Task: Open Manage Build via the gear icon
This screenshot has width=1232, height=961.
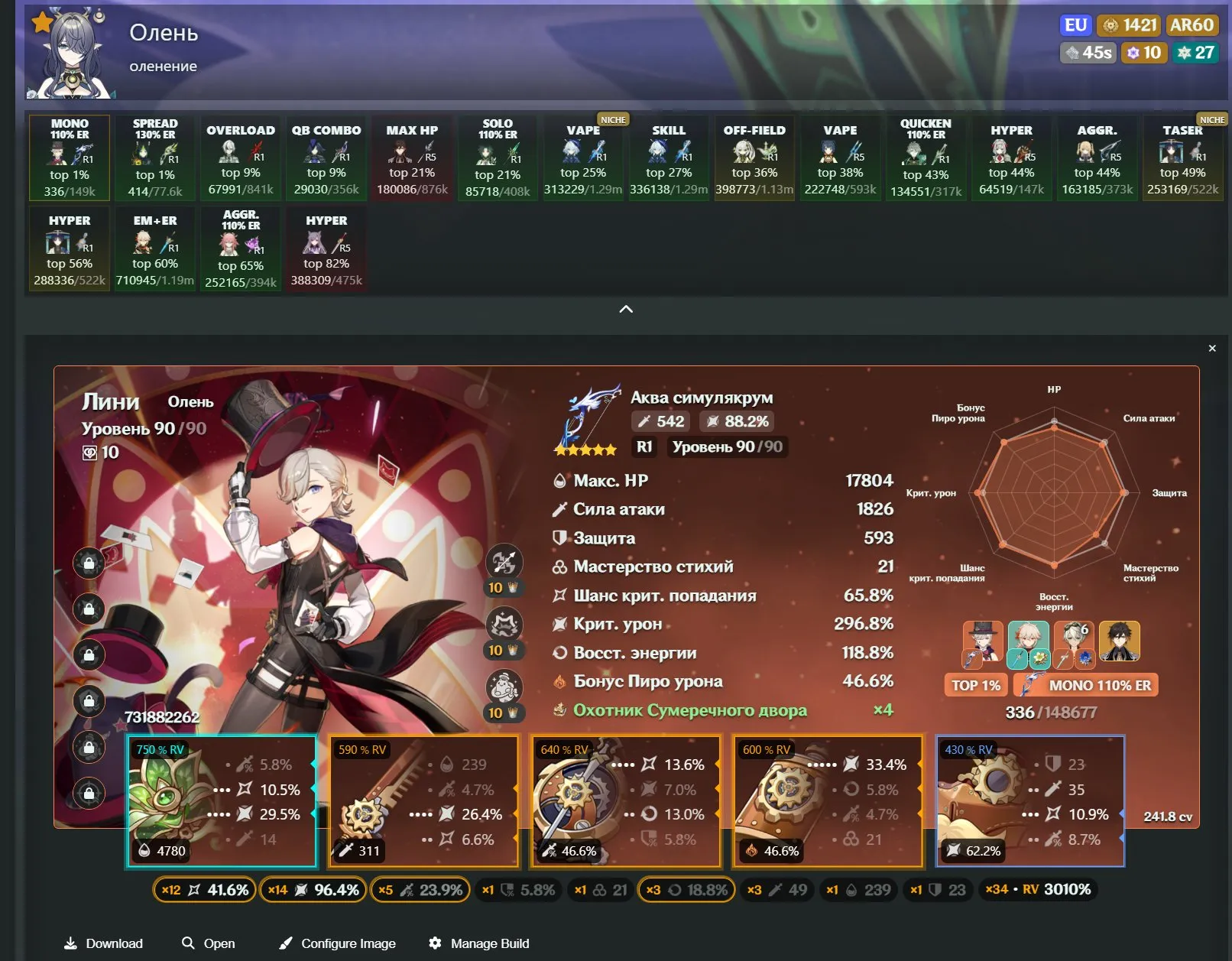Action: pyautogui.click(x=436, y=943)
